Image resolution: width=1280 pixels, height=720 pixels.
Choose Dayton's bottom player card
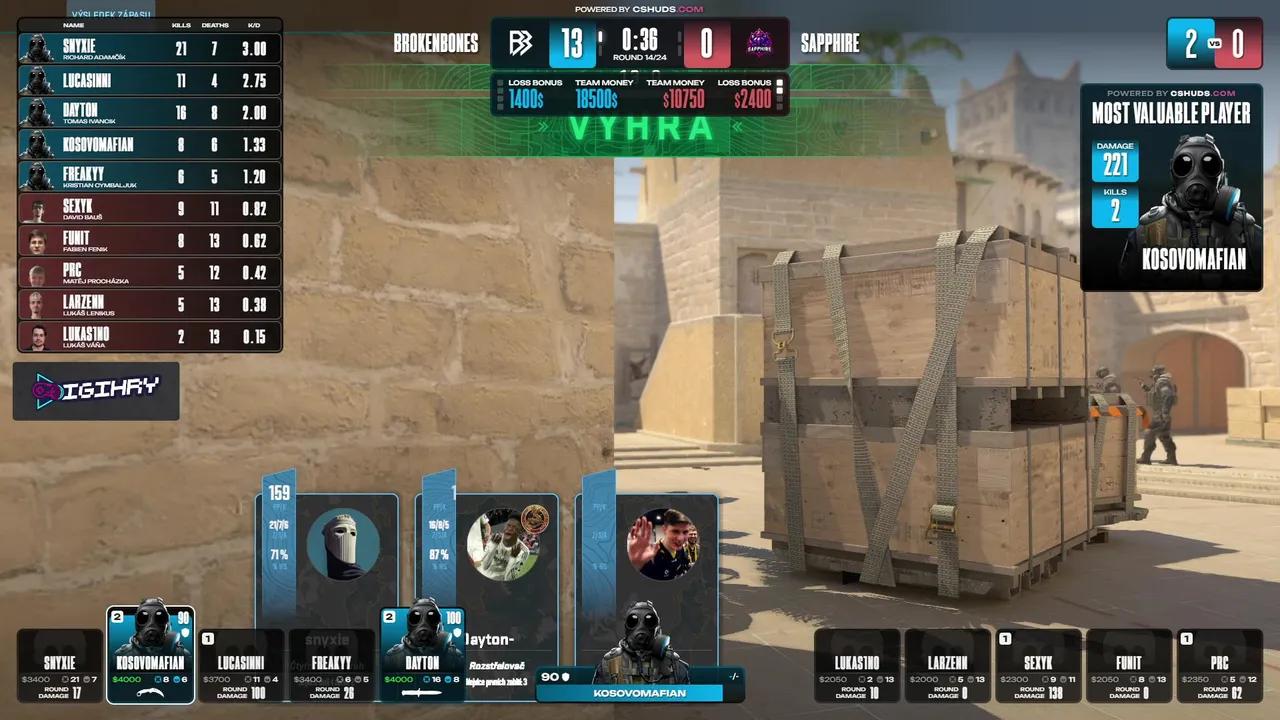tap(423, 655)
